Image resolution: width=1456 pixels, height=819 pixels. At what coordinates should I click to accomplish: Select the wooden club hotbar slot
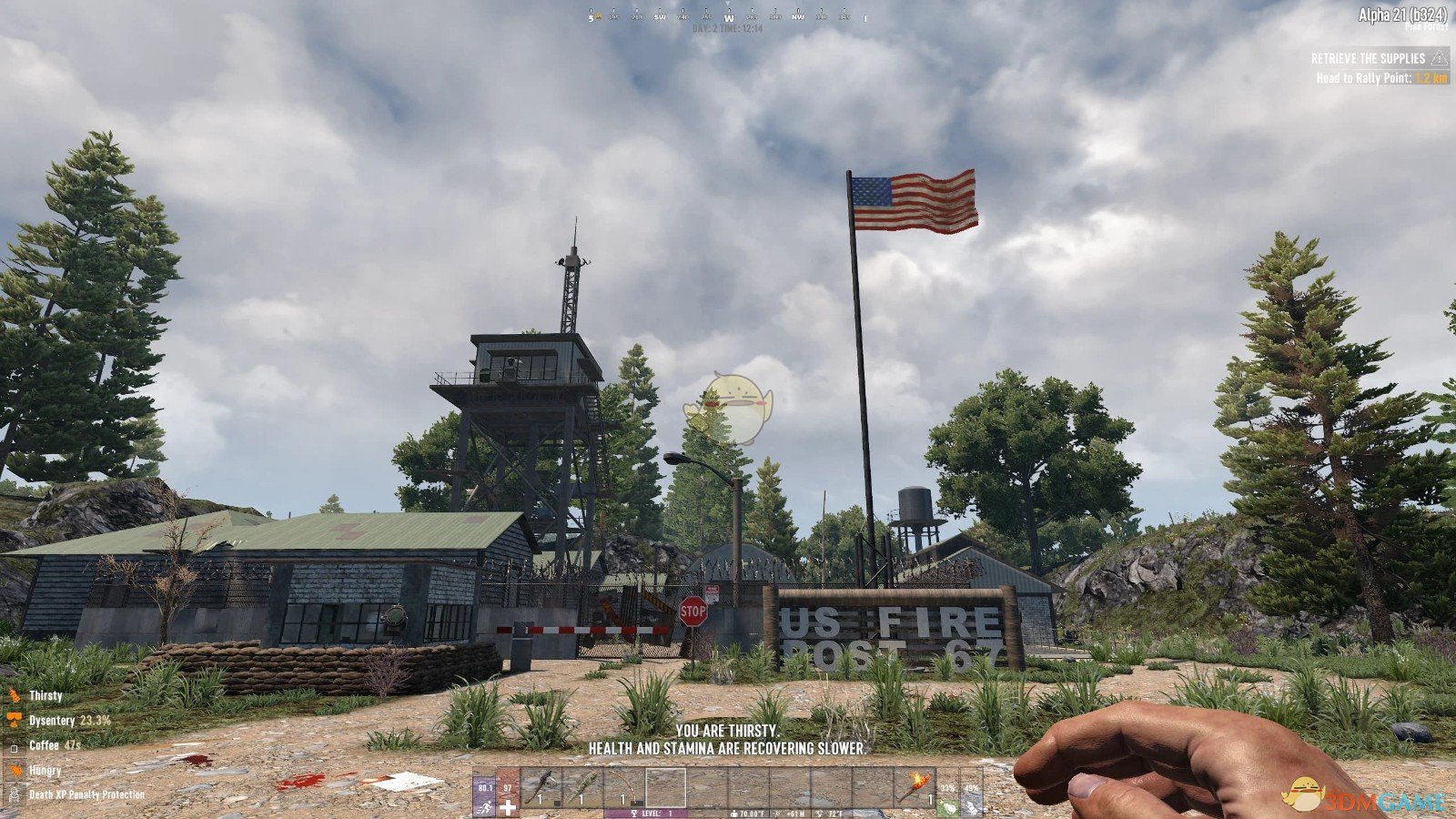click(583, 787)
